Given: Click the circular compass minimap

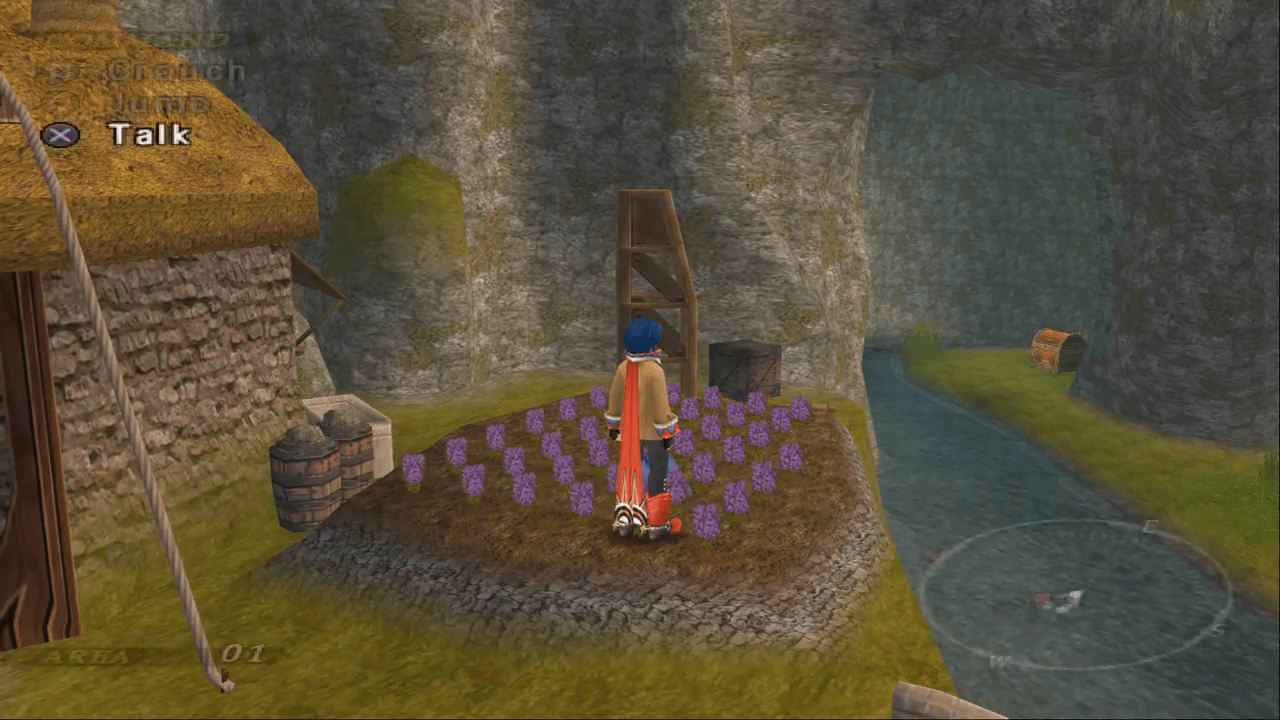Looking at the screenshot, I should (x=1075, y=597).
